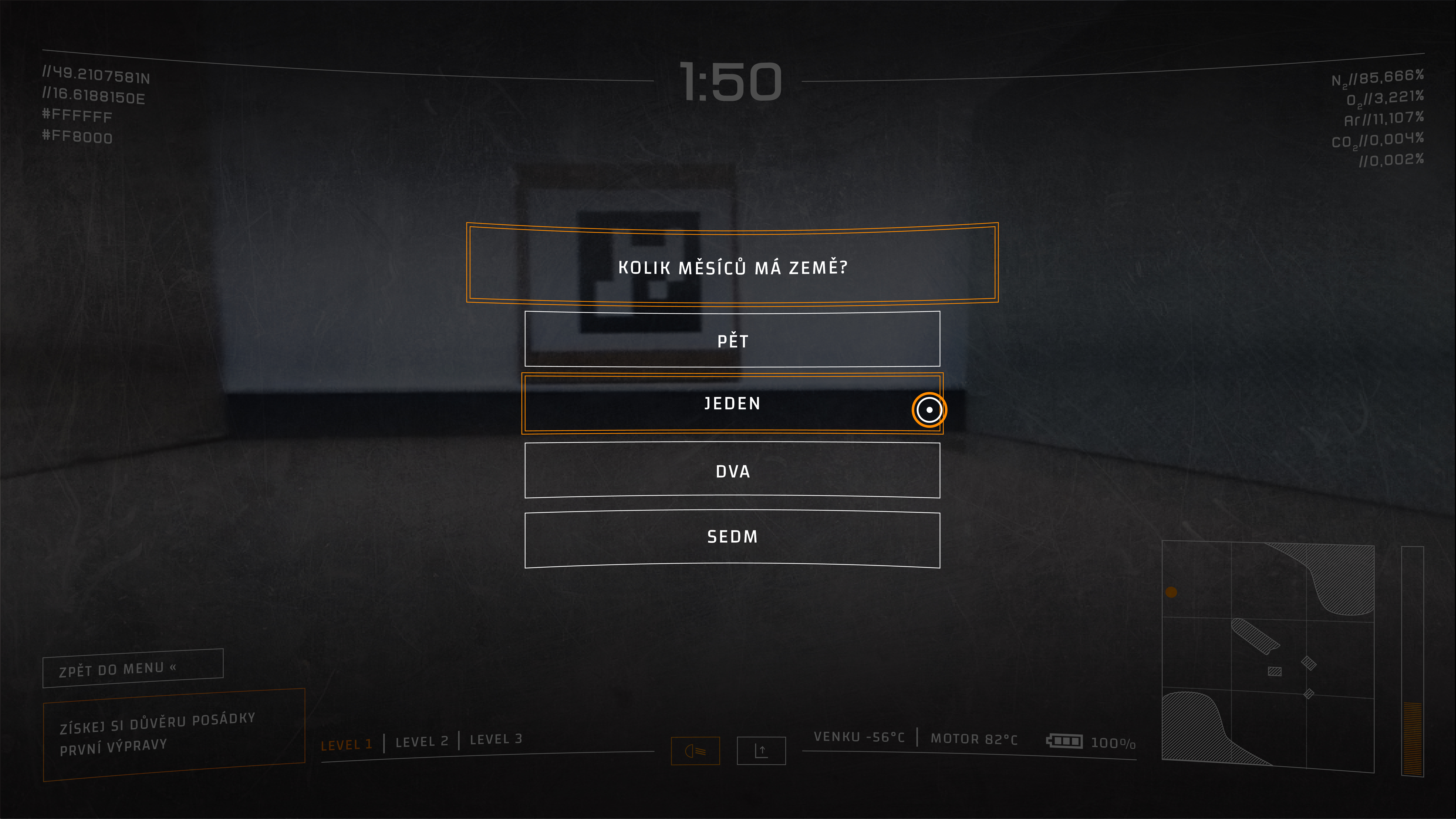Switch to LEVEL 2

(422, 742)
